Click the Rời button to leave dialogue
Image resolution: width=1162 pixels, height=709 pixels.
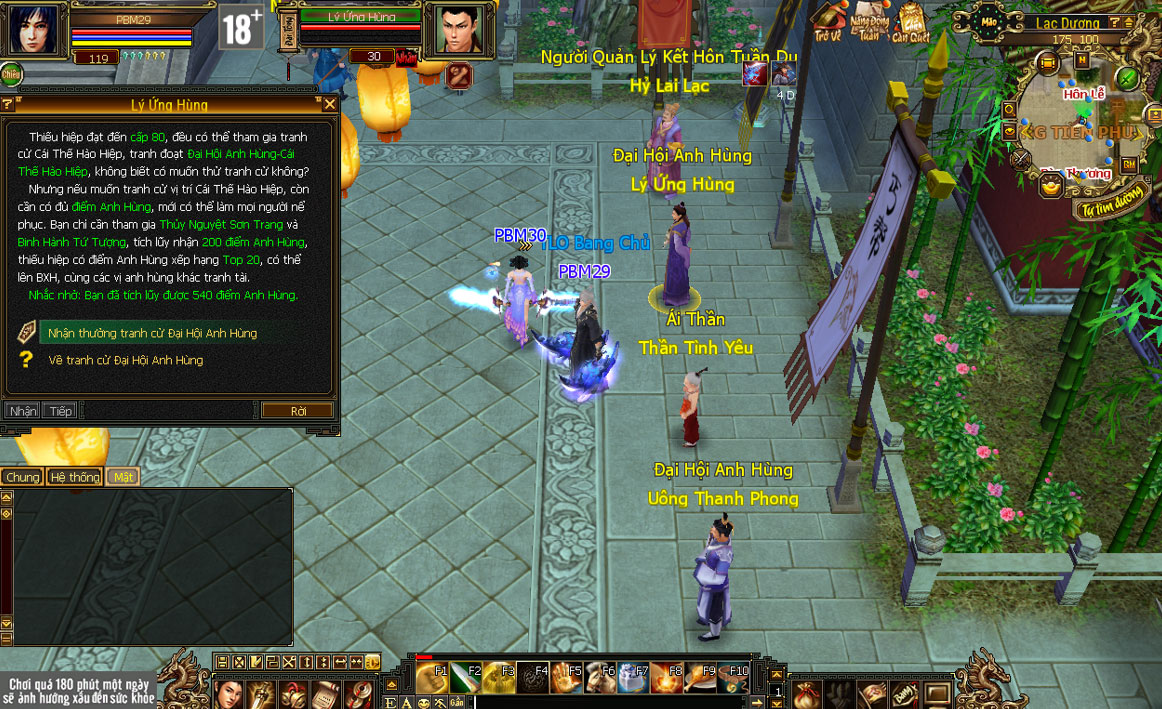point(297,411)
